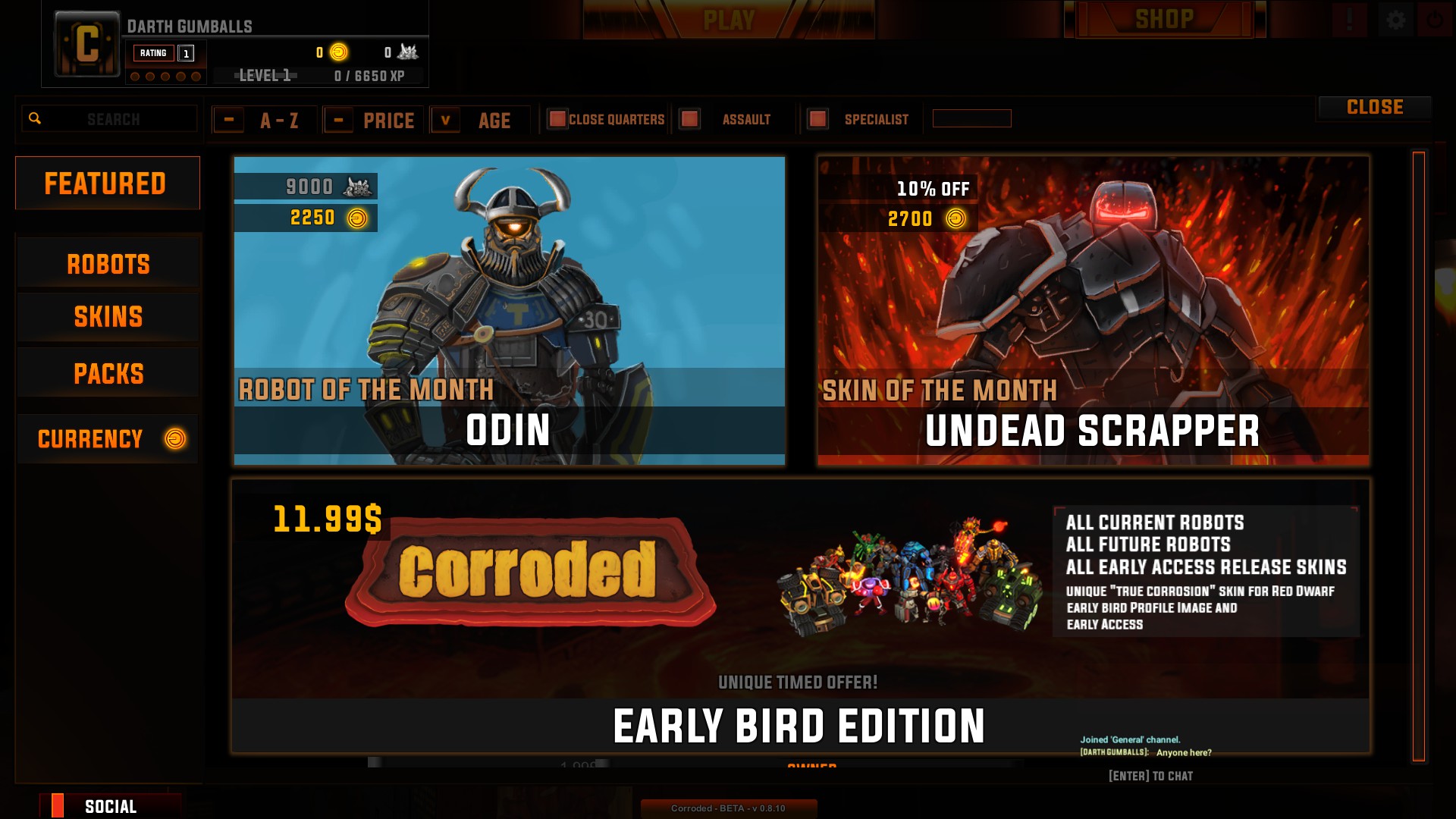Toggle the Close Quarters filter checkbox

point(557,119)
